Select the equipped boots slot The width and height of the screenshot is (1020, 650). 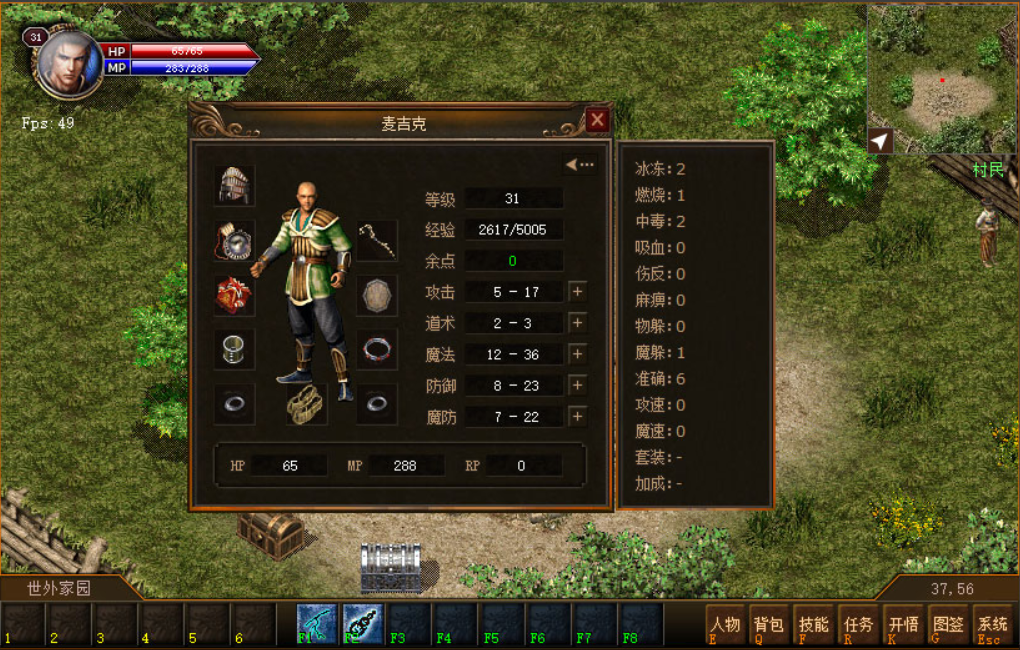[306, 404]
